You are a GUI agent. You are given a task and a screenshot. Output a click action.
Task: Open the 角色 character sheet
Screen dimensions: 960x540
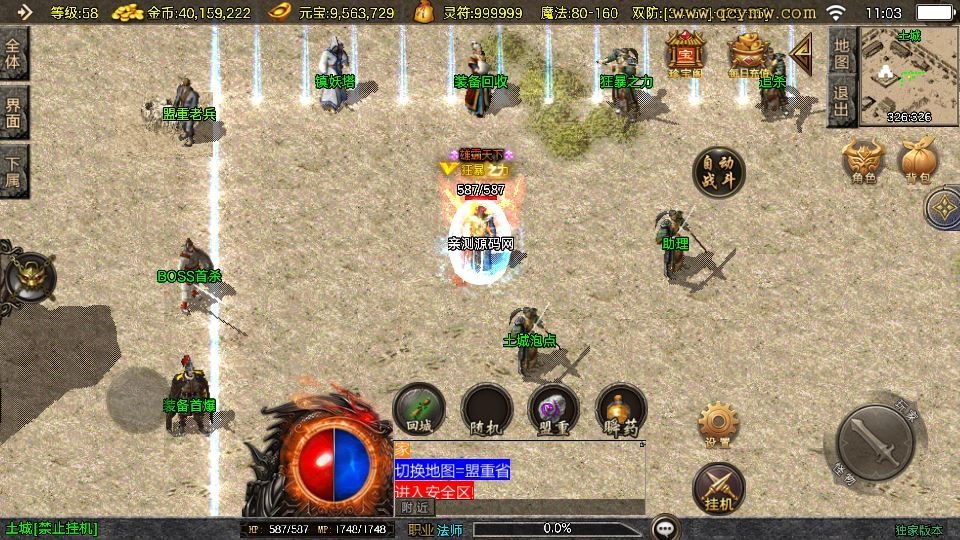(x=864, y=161)
